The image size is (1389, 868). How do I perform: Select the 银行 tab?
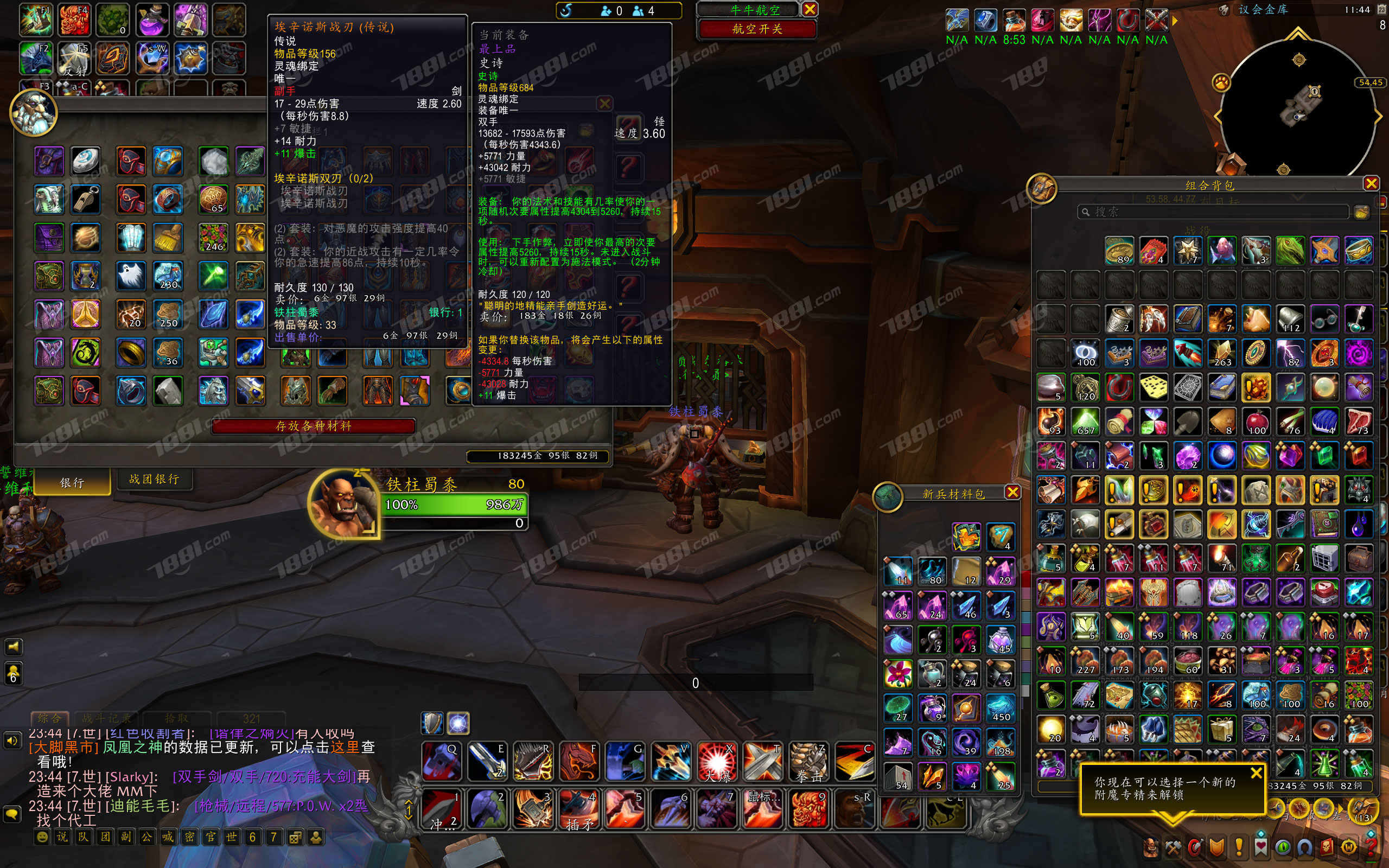pyautogui.click(x=72, y=483)
